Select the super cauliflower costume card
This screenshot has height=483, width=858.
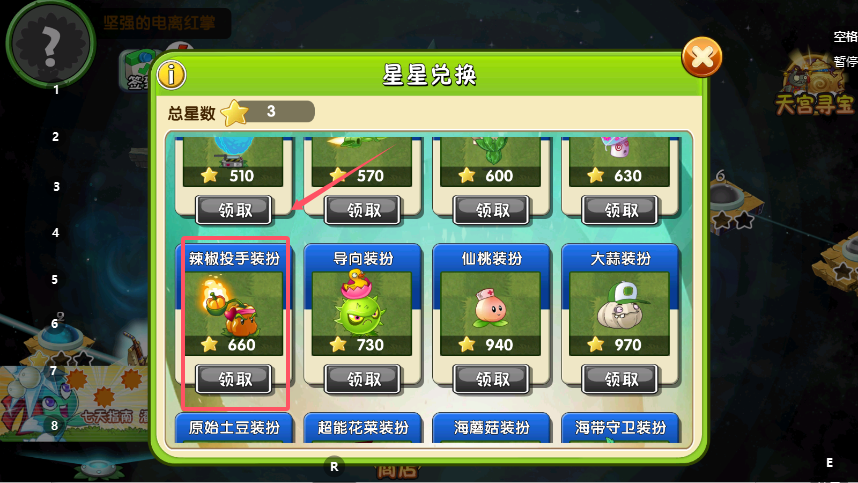[x=363, y=428]
